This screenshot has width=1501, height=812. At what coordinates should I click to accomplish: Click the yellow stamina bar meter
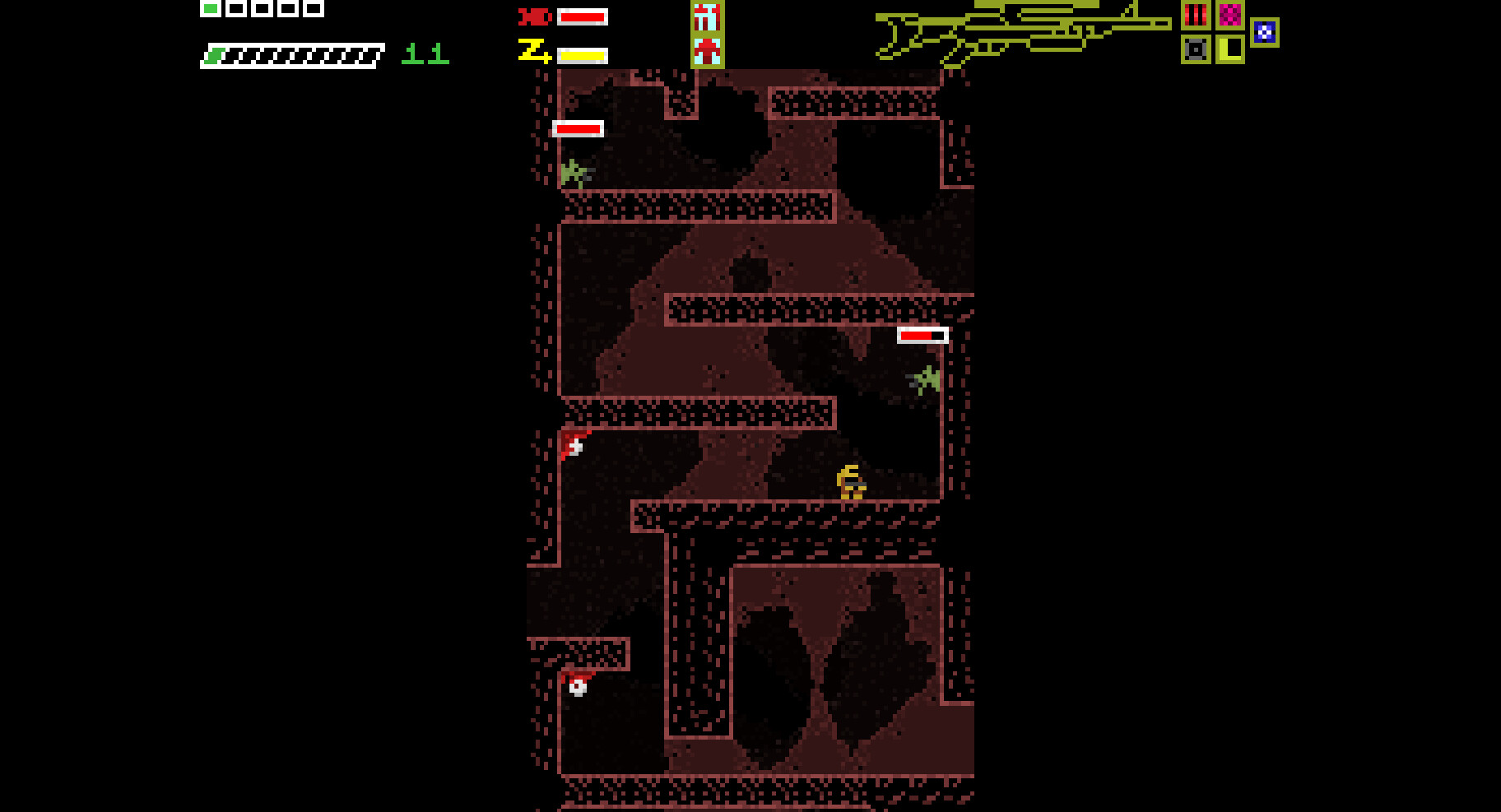tap(582, 55)
